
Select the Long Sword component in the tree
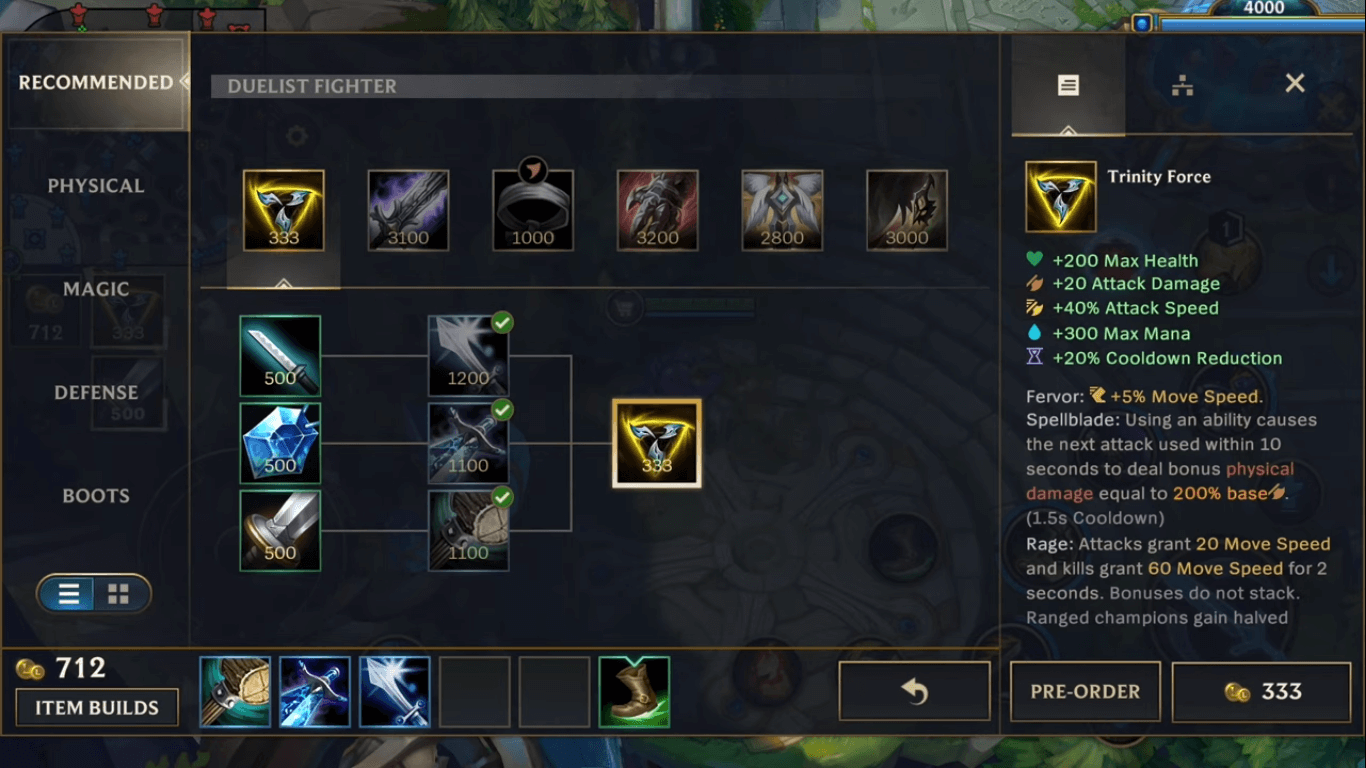pyautogui.click(x=280, y=355)
